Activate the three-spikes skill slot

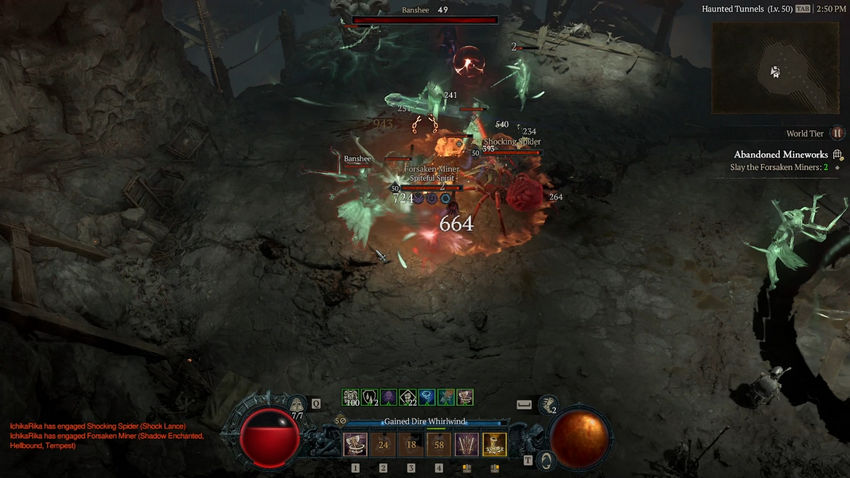pyautogui.click(x=467, y=444)
